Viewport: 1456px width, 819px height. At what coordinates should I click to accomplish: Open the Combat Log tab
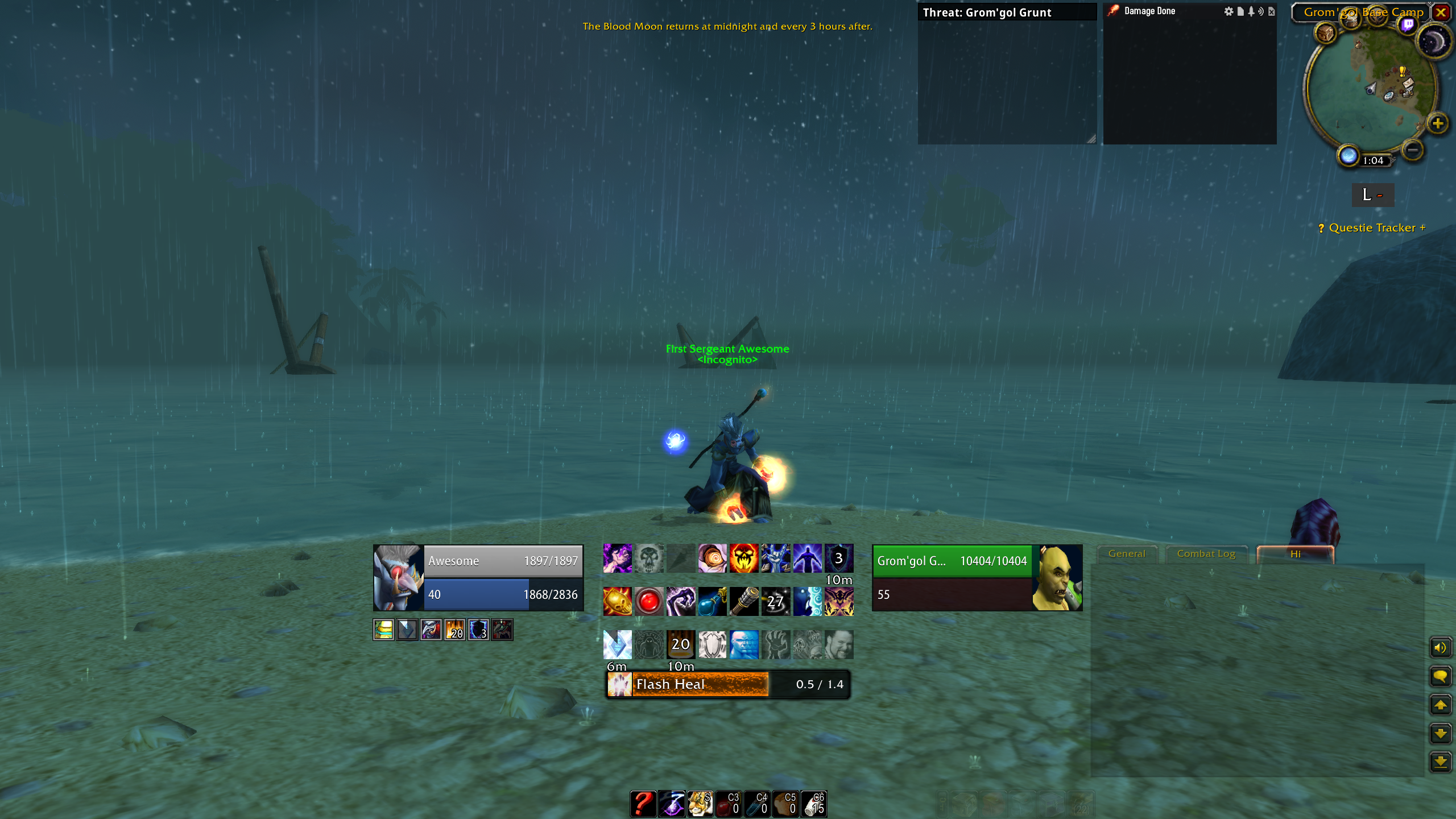(1206, 553)
